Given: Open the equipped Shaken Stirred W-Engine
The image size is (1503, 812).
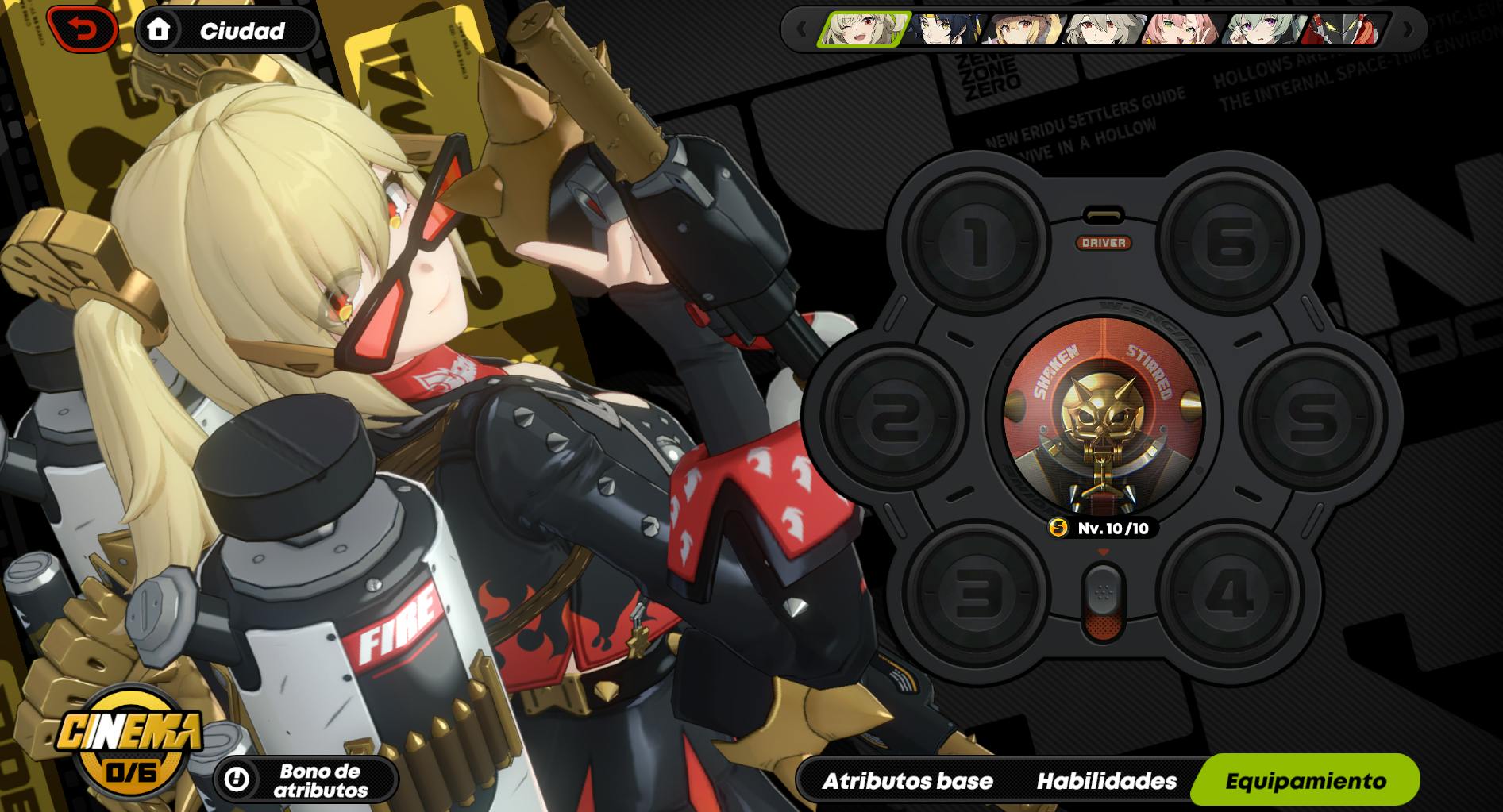Looking at the screenshot, I should click(x=1103, y=415).
